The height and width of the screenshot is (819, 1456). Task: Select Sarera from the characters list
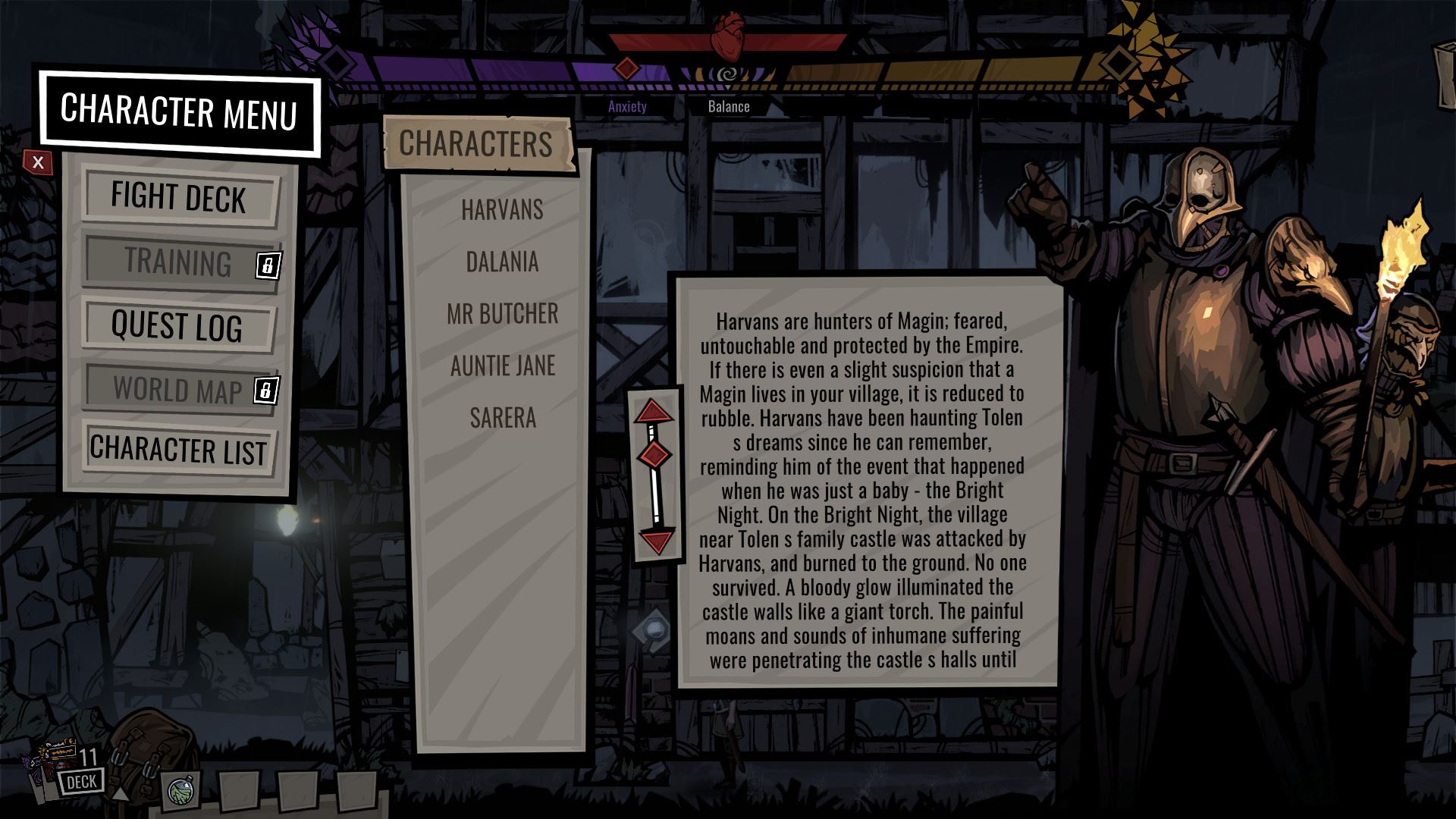[x=502, y=418]
